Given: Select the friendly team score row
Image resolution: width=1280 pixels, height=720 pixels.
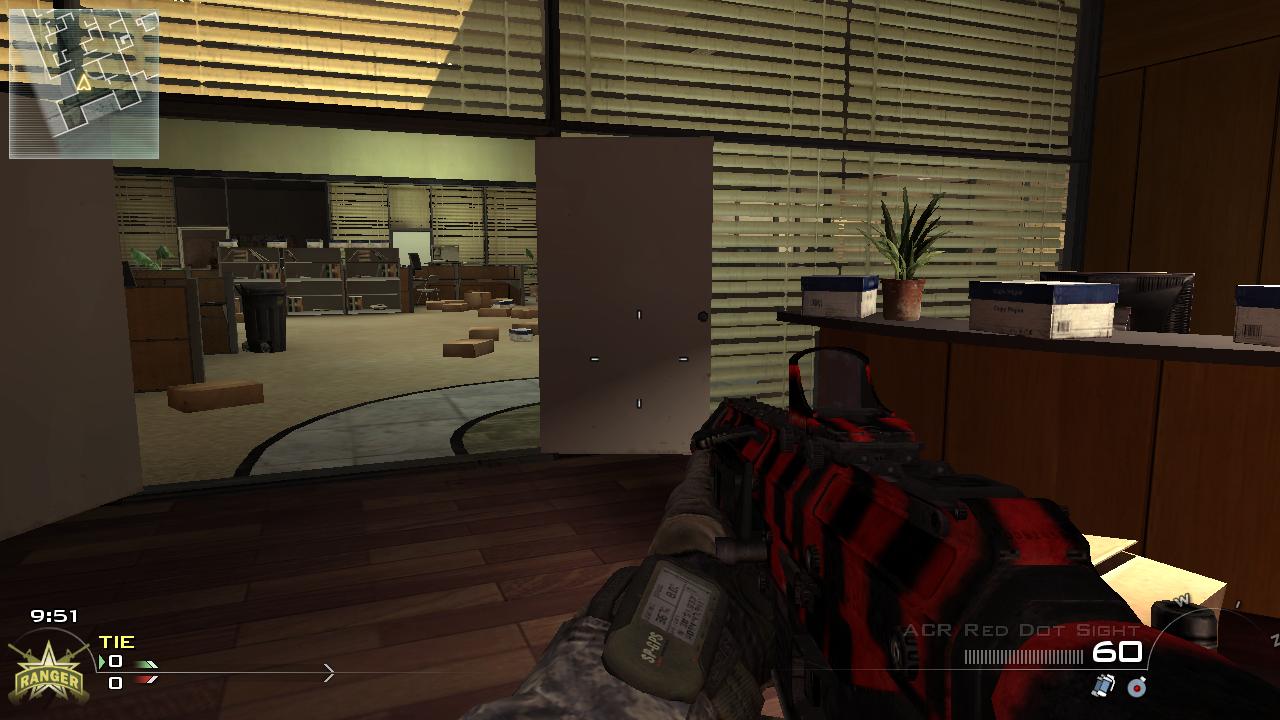Looking at the screenshot, I should pyautogui.click(x=116, y=661).
